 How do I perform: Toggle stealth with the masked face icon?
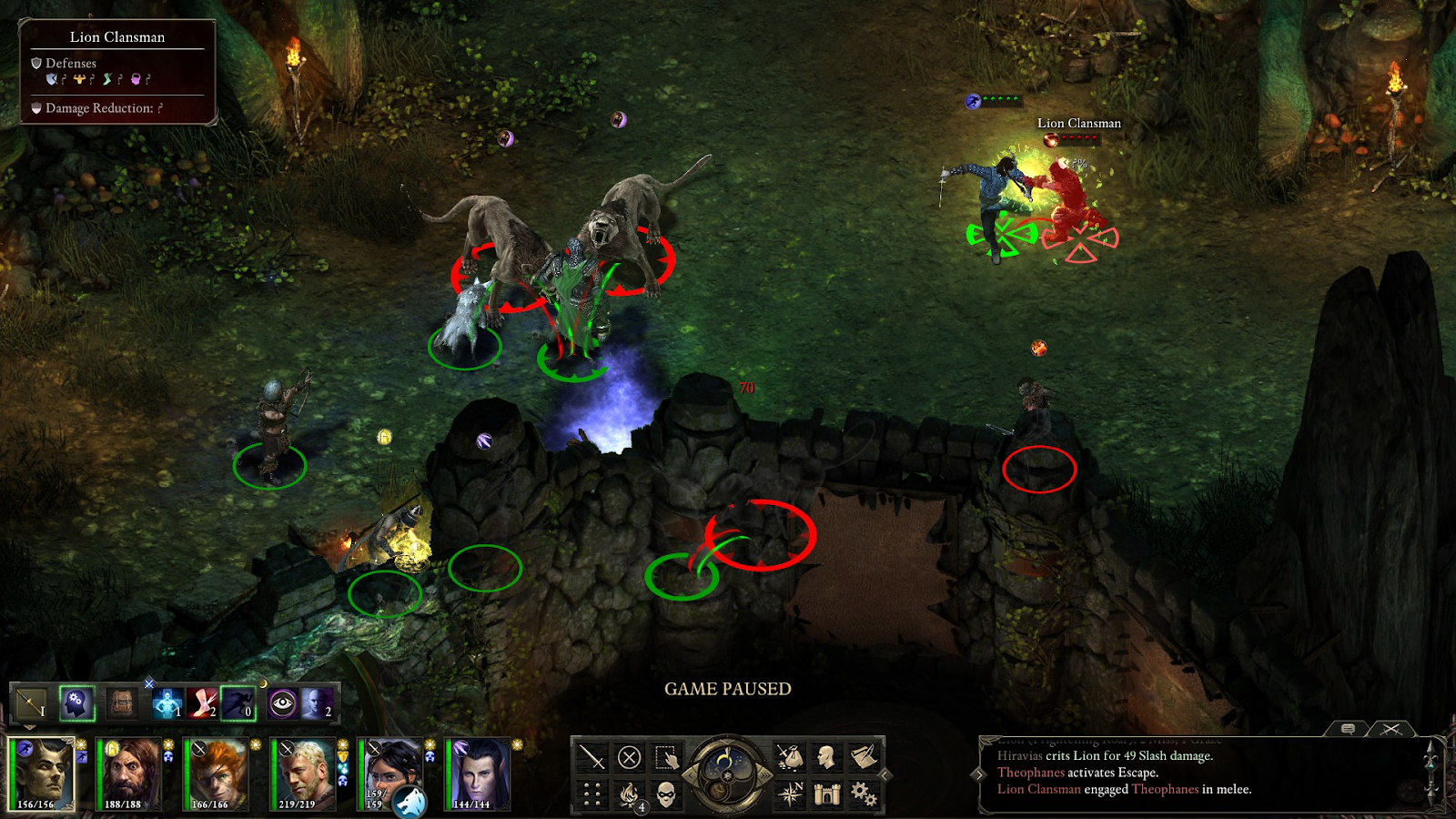coord(666,794)
